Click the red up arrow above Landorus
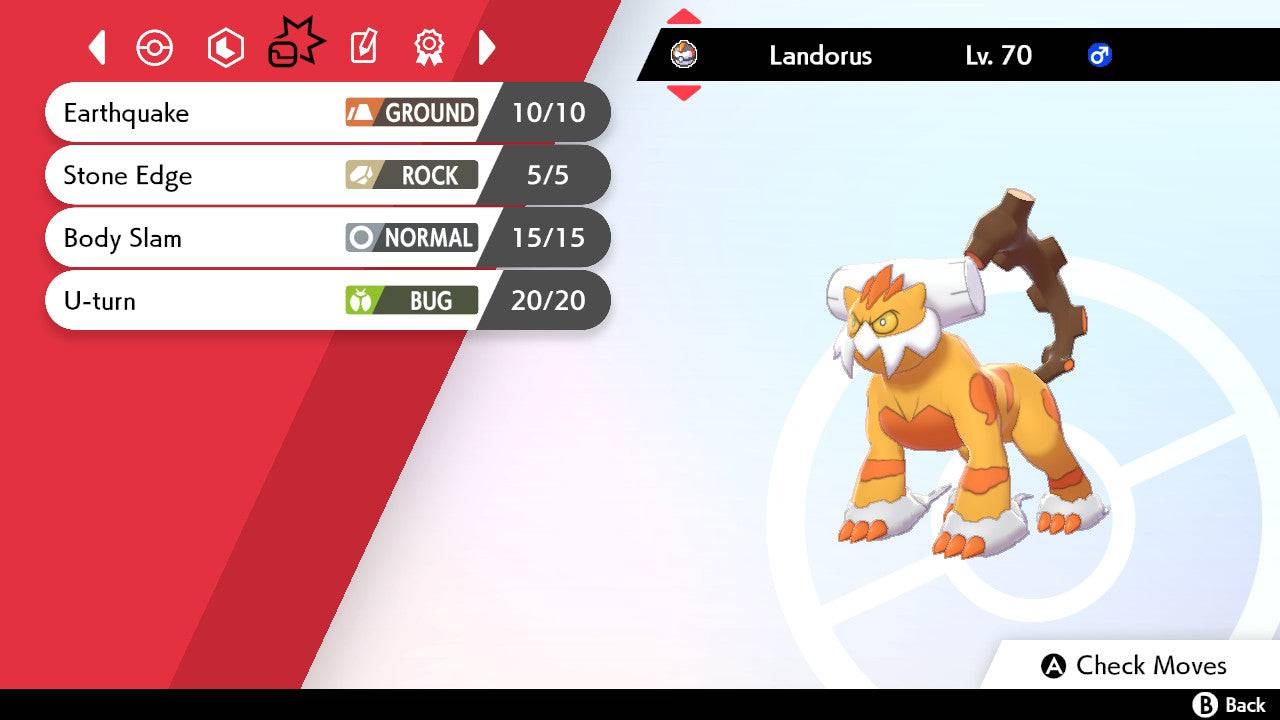Viewport: 1280px width, 720px height. [x=683, y=15]
